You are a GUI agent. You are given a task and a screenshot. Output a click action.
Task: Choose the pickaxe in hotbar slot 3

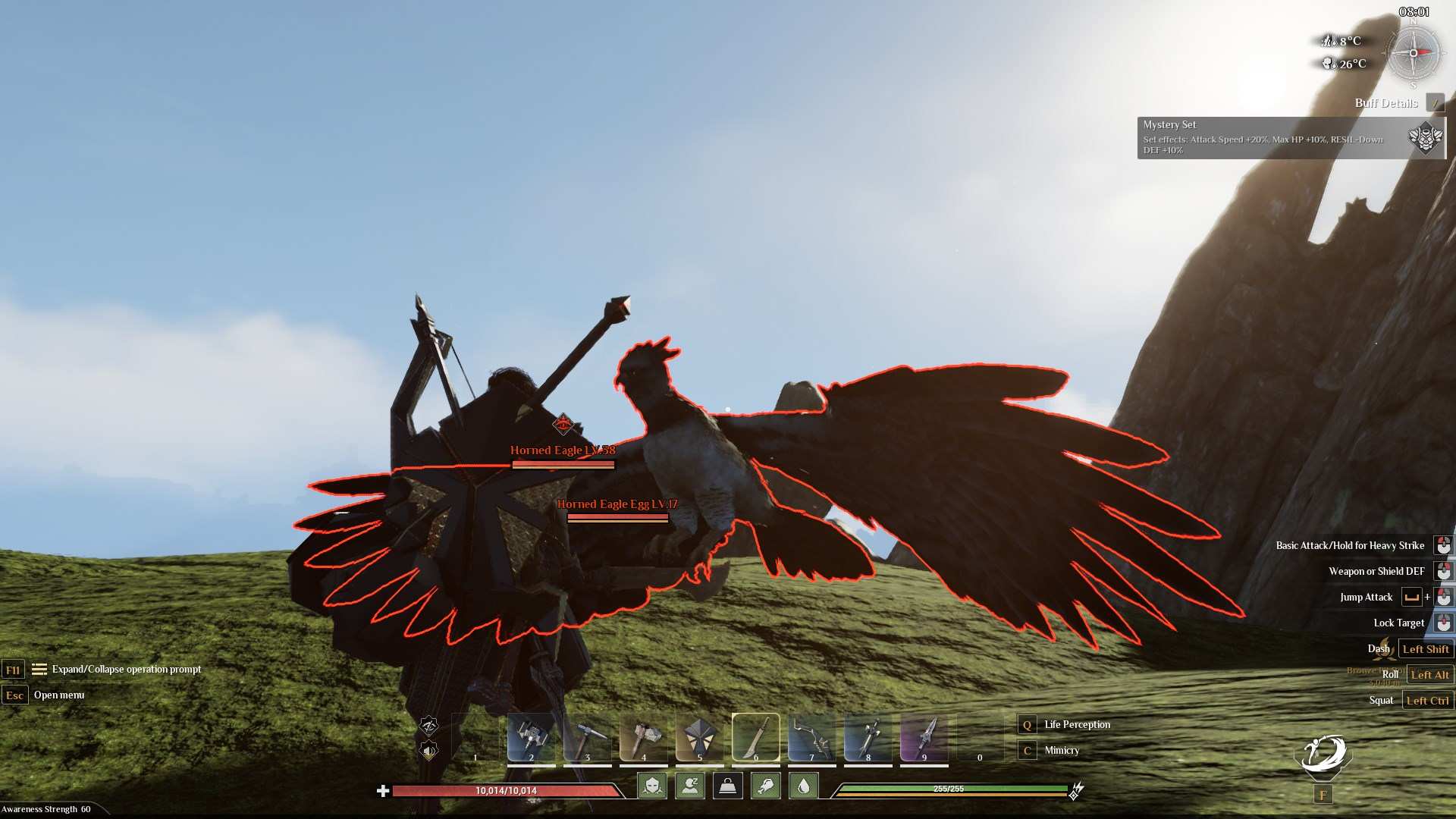coord(587,736)
